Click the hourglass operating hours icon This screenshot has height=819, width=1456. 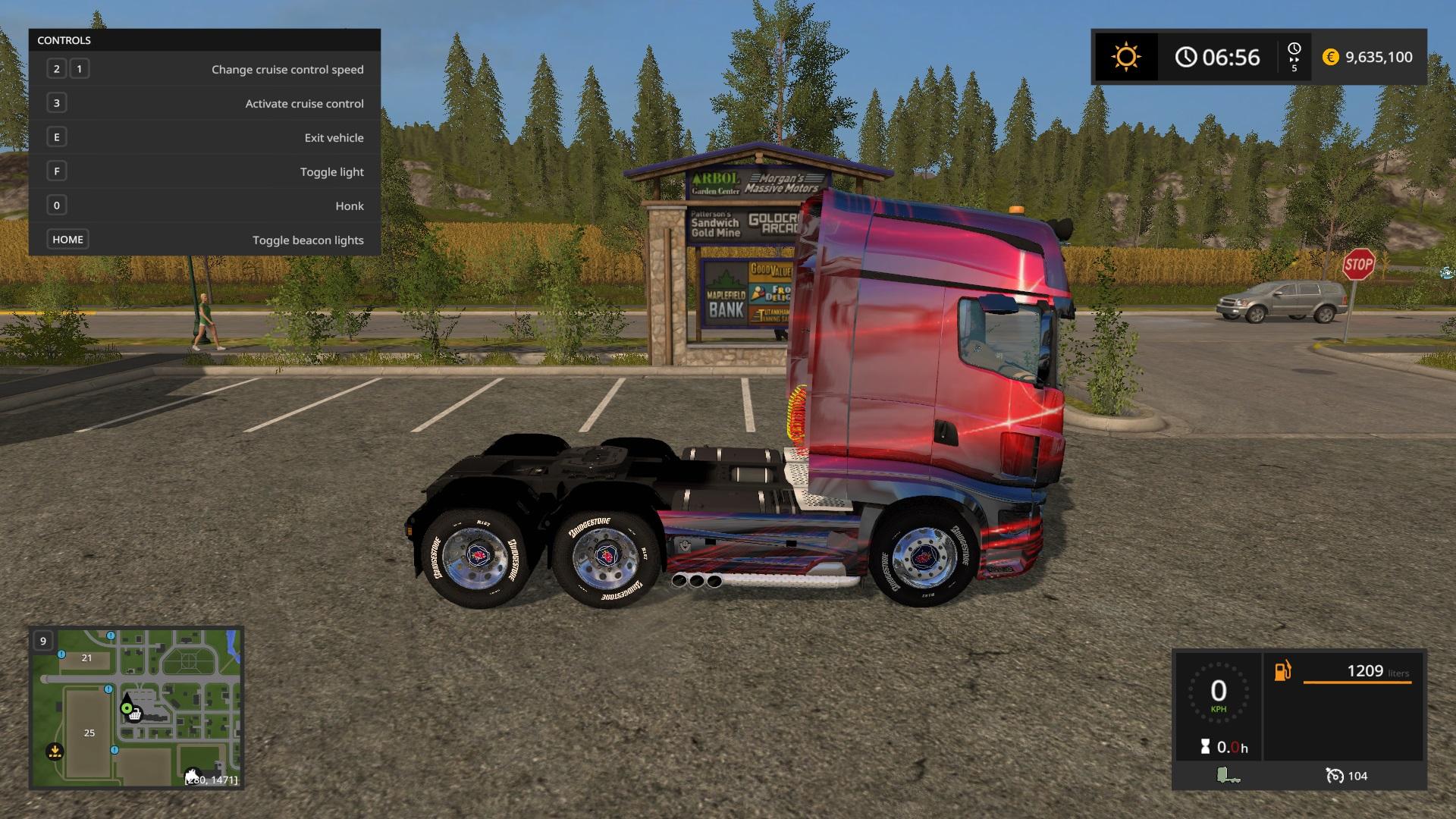click(1205, 747)
